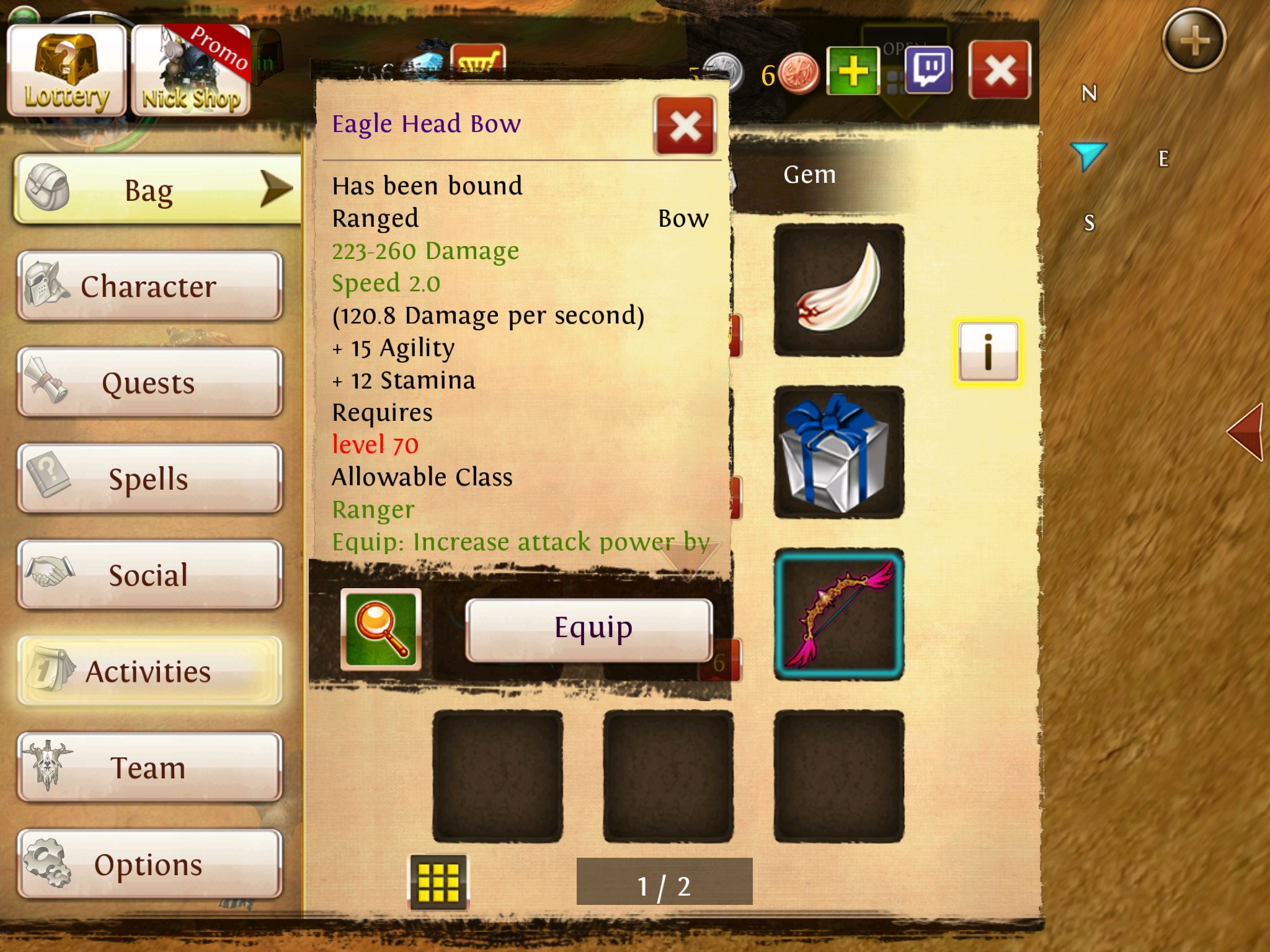The width and height of the screenshot is (1270, 952).
Task: Open the Nick Shop promo
Action: [191, 71]
